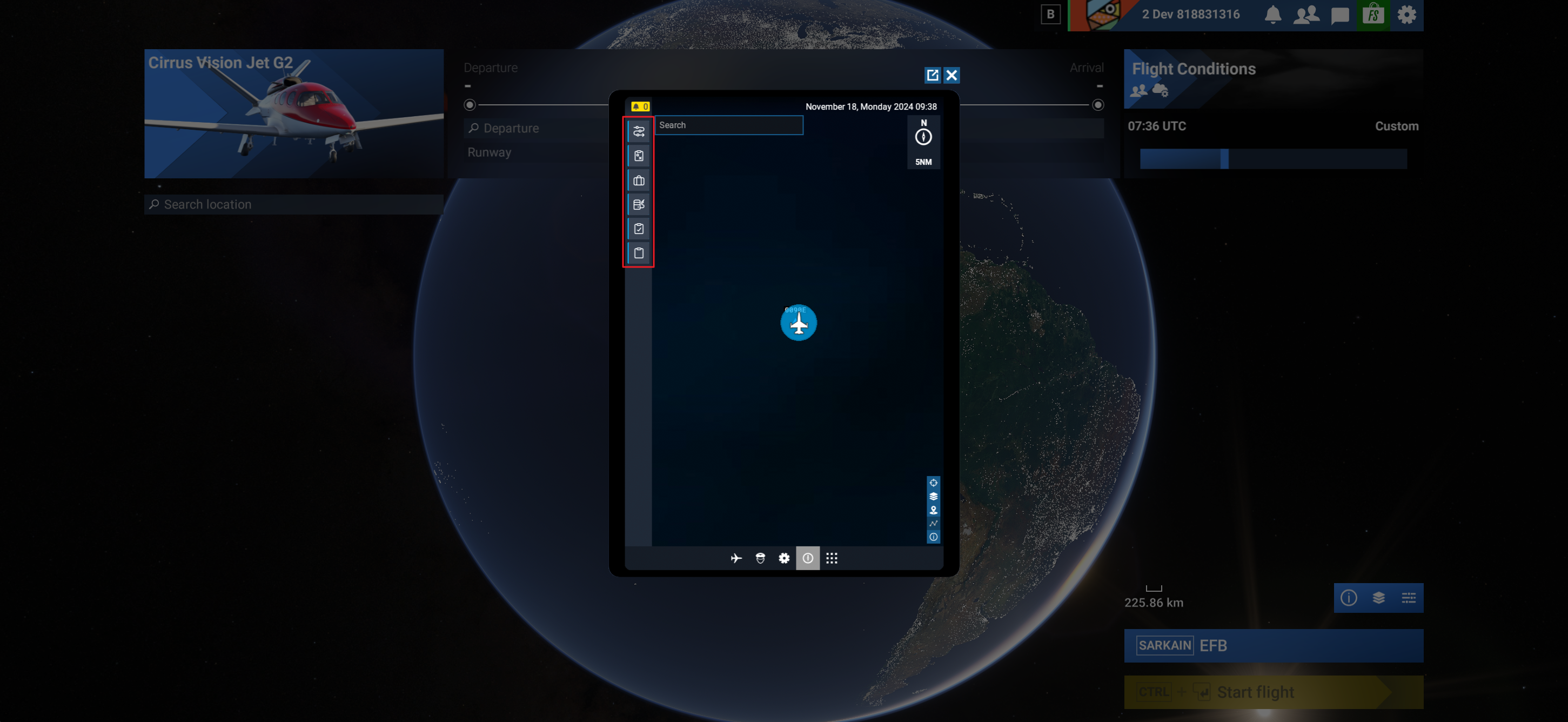Click the Search location field
This screenshot has height=722, width=1568.
(294, 204)
